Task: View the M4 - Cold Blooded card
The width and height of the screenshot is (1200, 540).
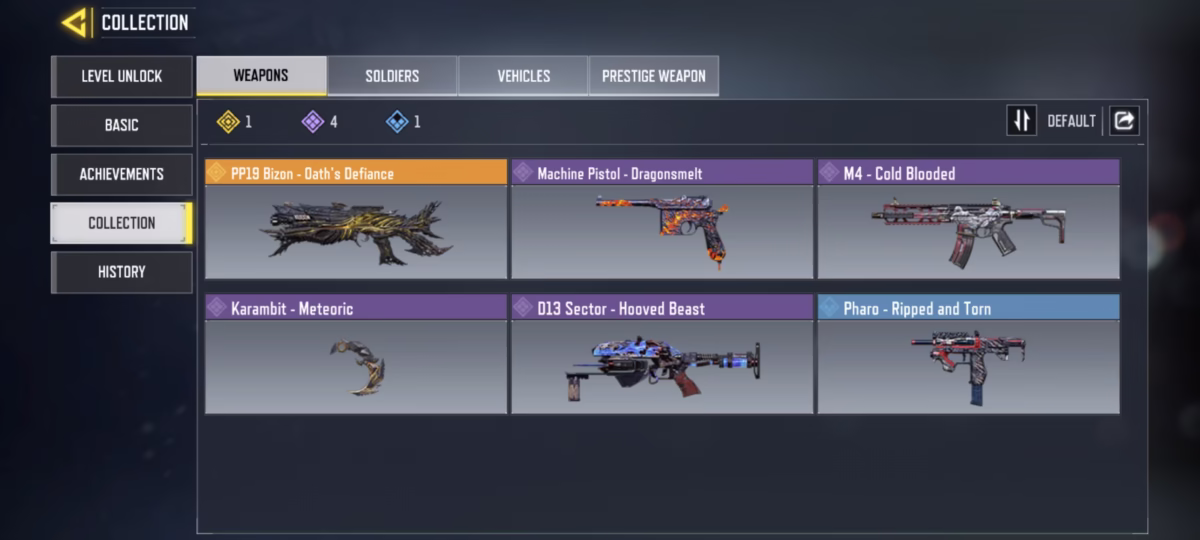Action: tap(968, 219)
